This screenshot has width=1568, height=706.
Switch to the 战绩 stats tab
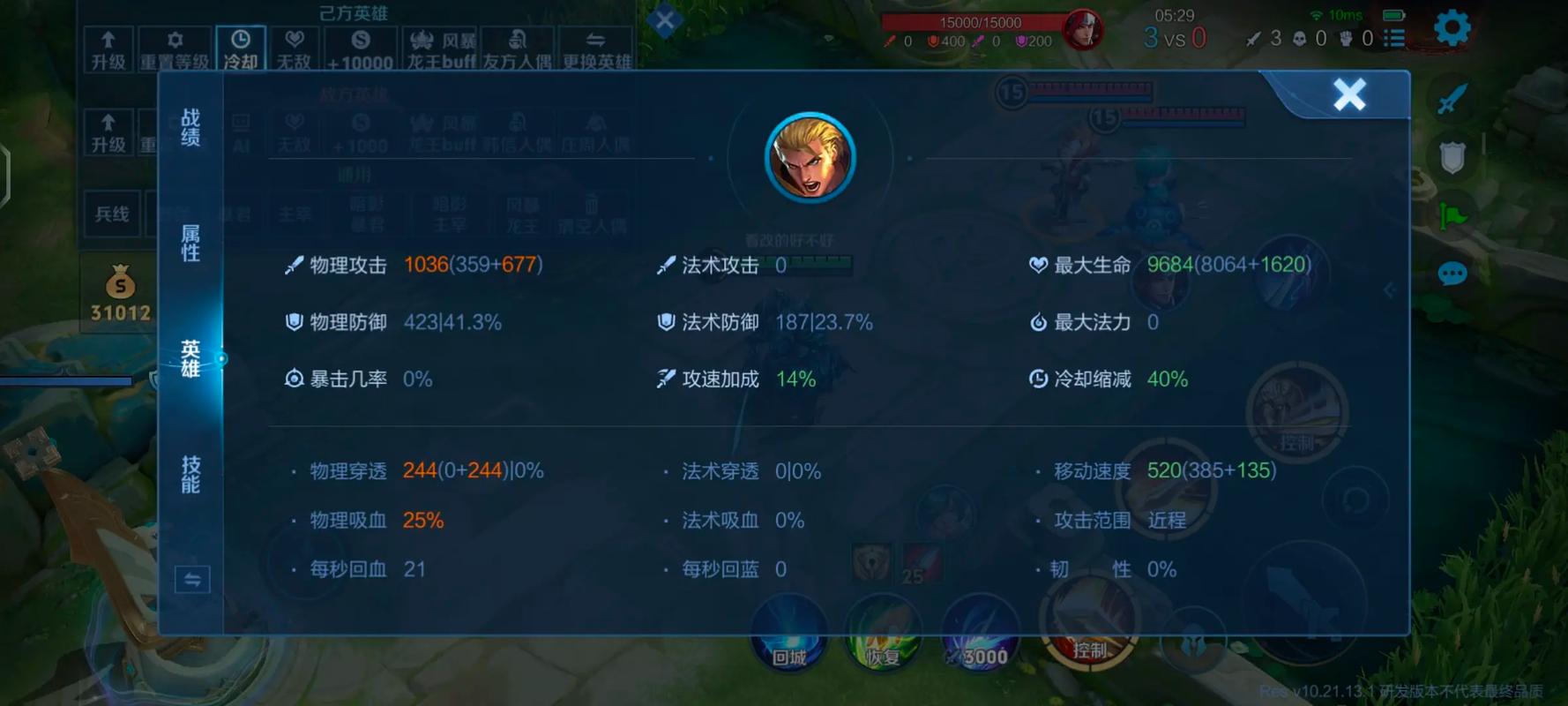click(191, 128)
